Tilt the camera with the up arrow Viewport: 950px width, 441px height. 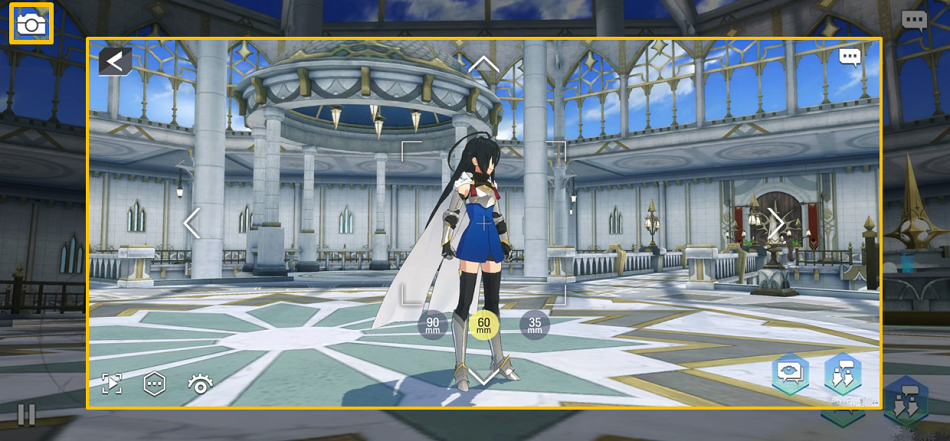click(x=484, y=66)
